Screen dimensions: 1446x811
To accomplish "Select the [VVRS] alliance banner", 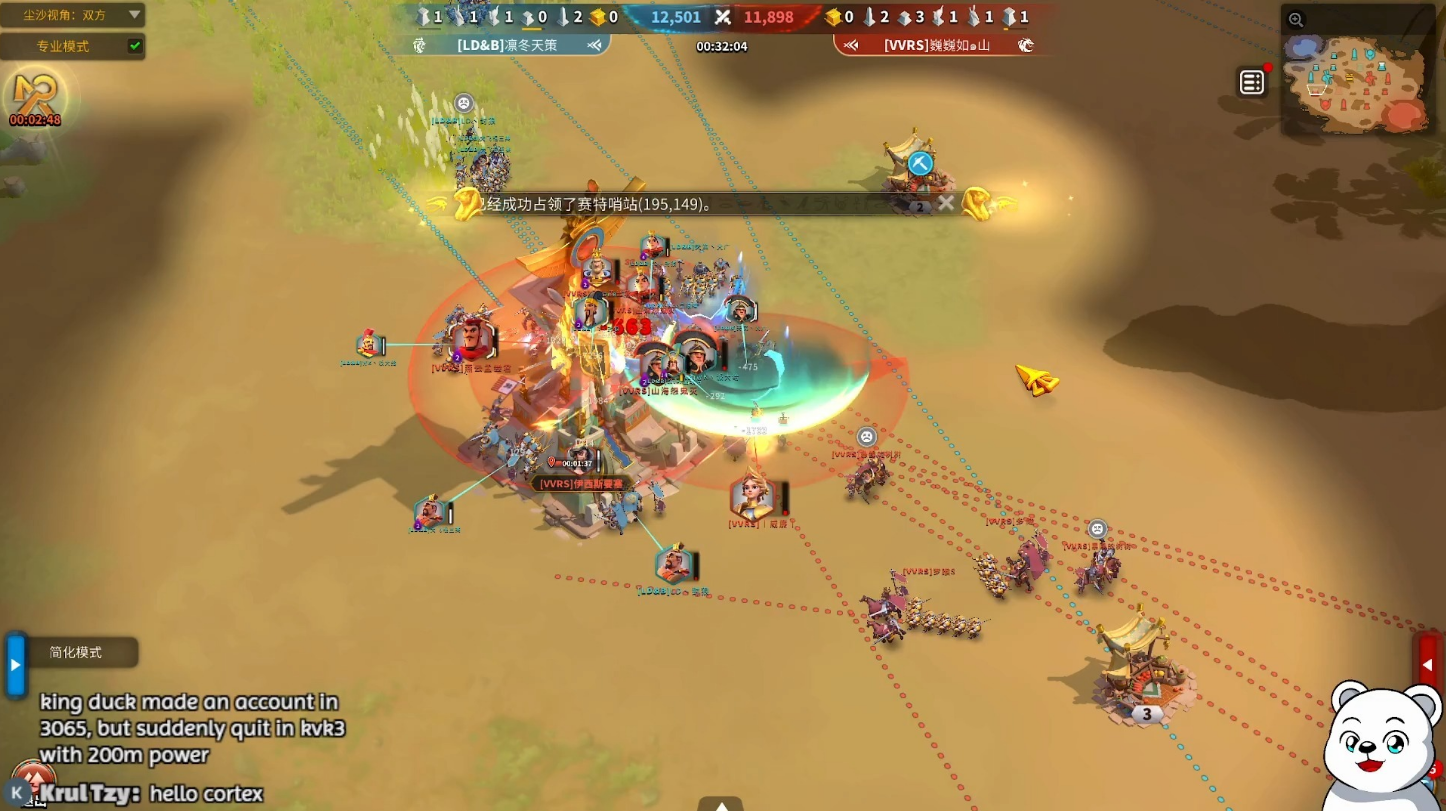I will point(934,45).
